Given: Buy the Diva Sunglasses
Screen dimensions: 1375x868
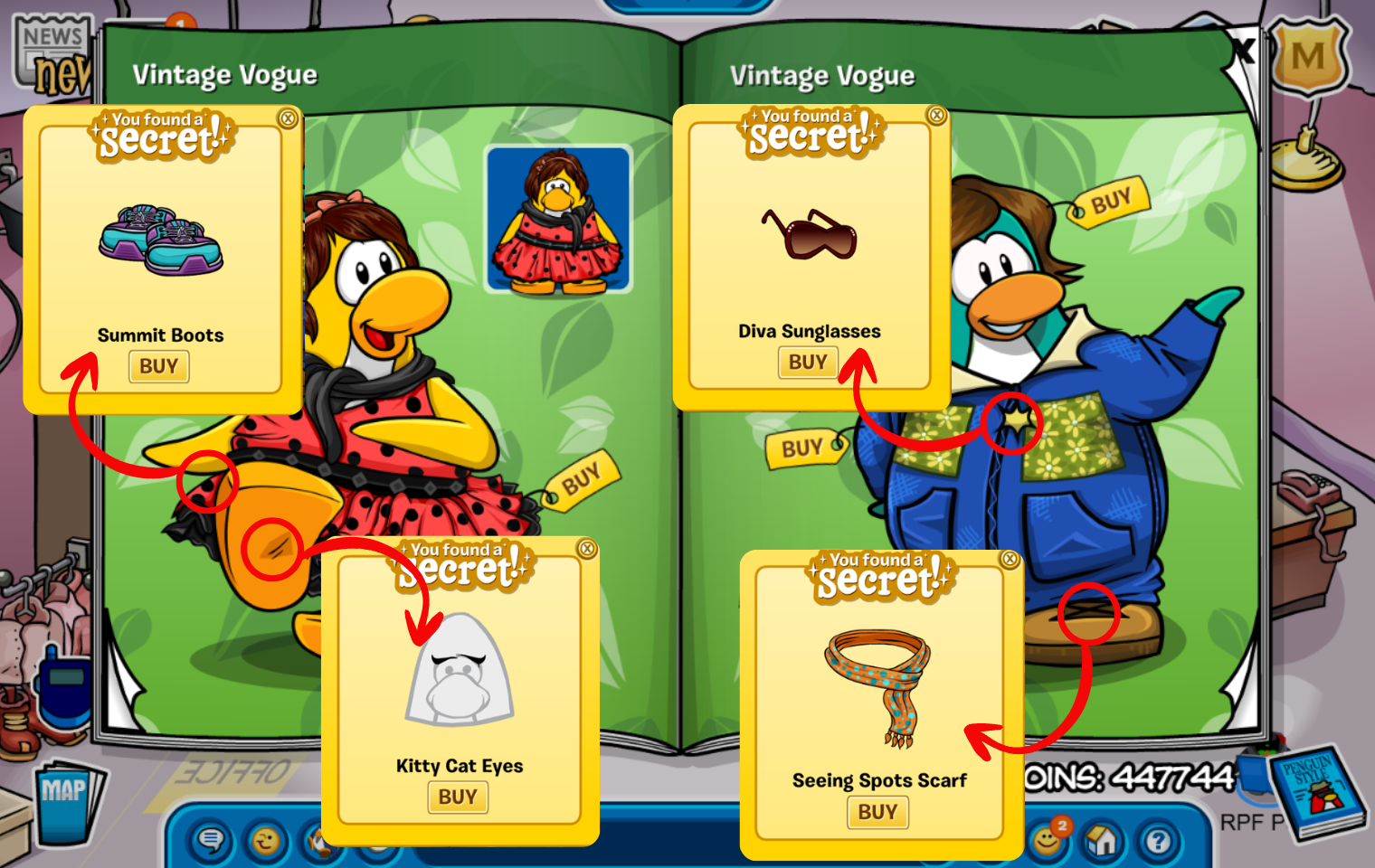Looking at the screenshot, I should point(808,363).
